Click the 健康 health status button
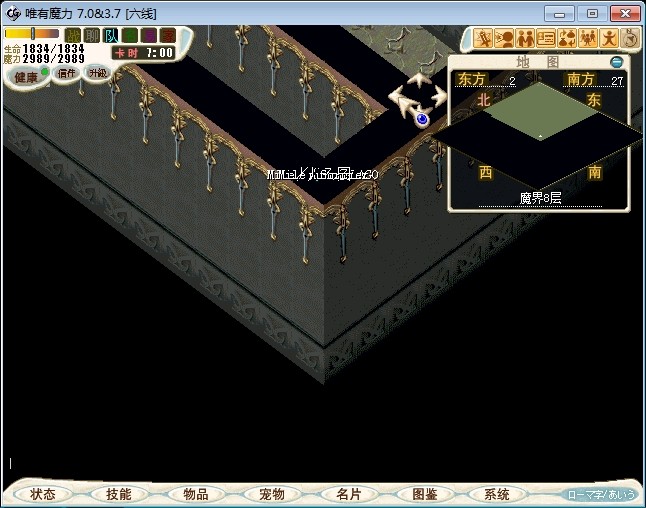The width and height of the screenshot is (646, 508). click(26, 76)
